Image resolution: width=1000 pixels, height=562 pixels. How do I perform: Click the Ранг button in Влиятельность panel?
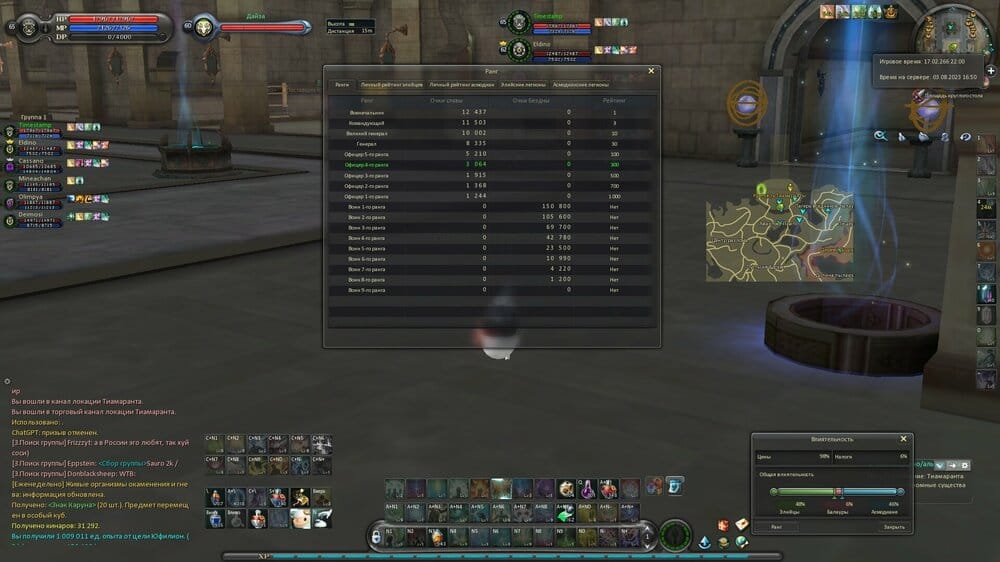[777, 526]
